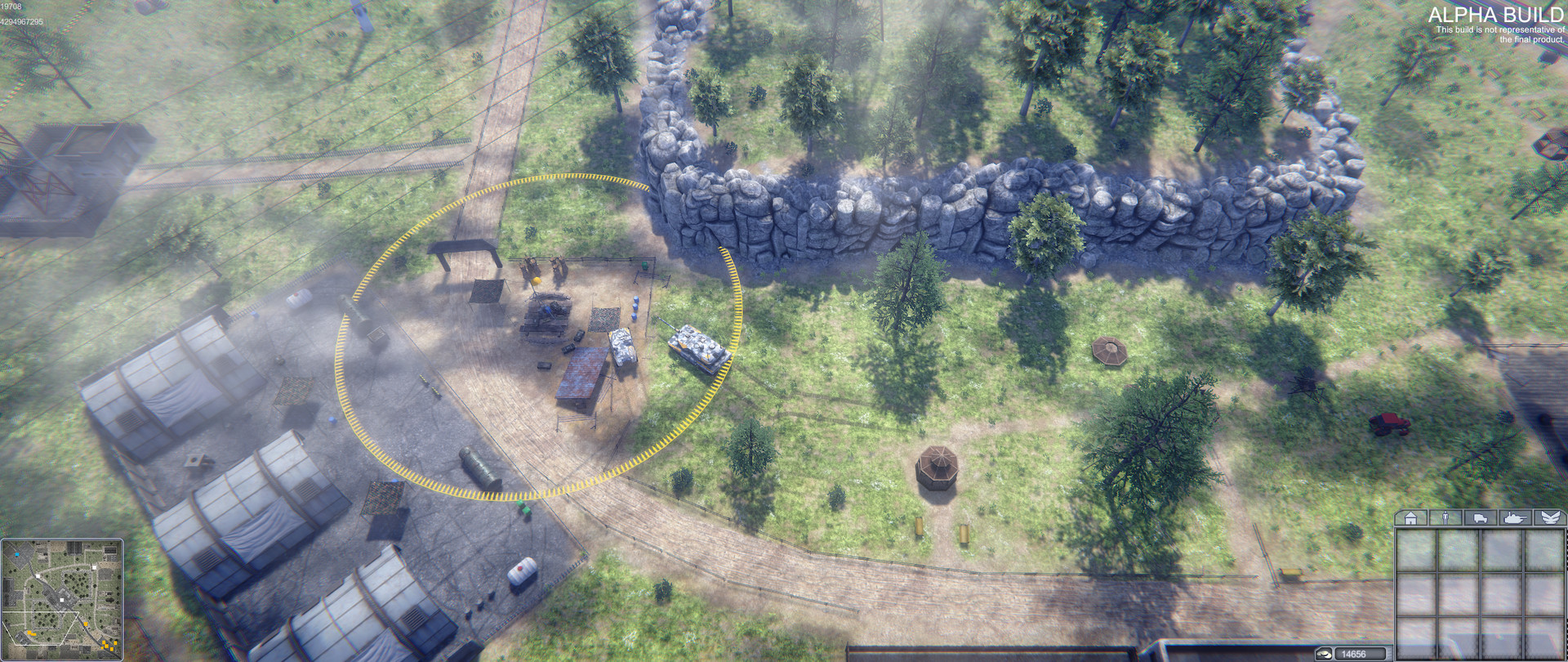Open the vehicles category truck icon
Viewport: 1568px width, 662px height.
click(1481, 517)
